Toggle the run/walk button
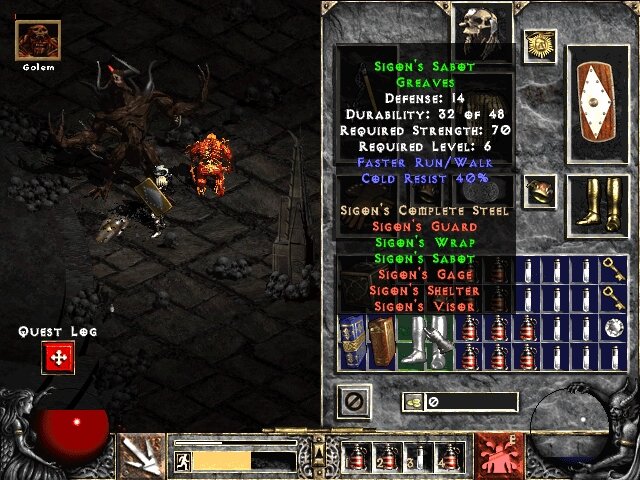The height and width of the screenshot is (480, 640). pyautogui.click(x=183, y=461)
